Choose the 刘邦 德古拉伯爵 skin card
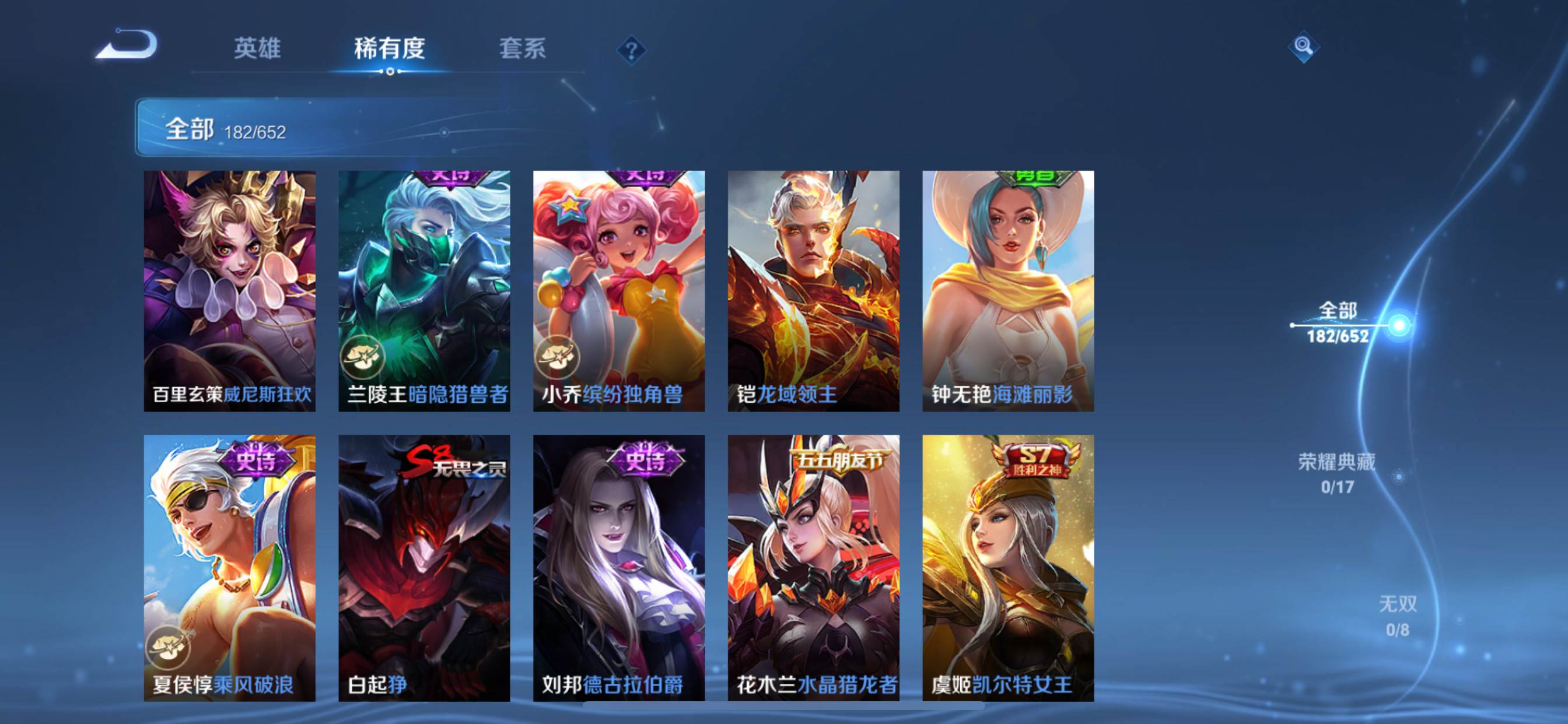The height and width of the screenshot is (724, 1568). [x=619, y=567]
